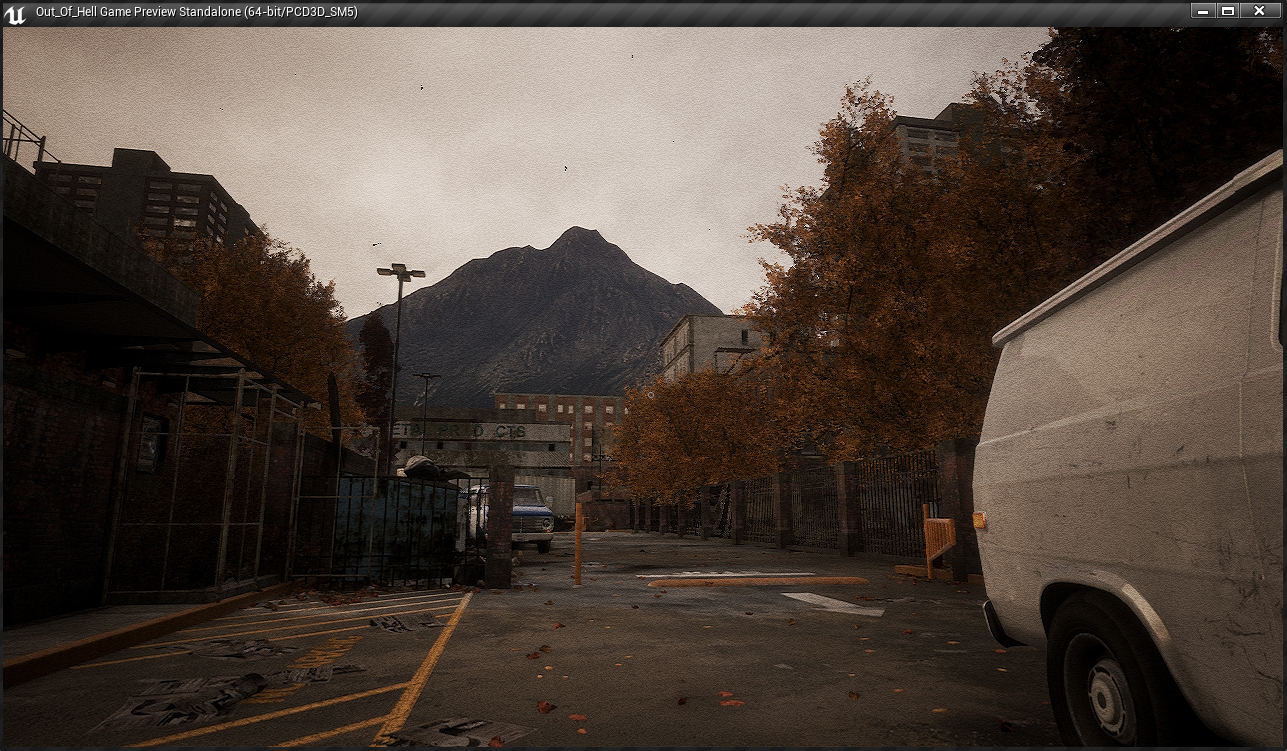
Task: Minimize the game preview window
Action: click(x=1203, y=11)
